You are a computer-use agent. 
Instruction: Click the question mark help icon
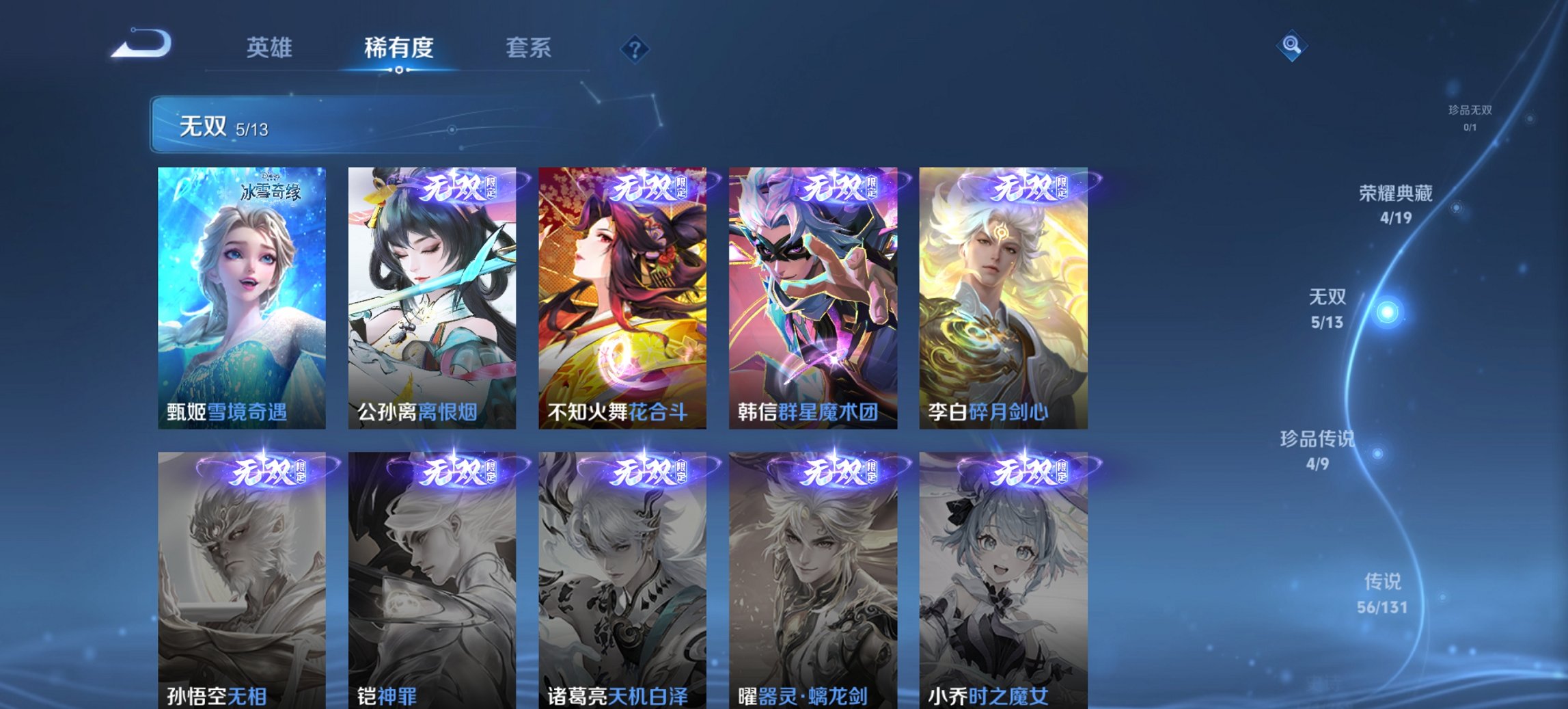pos(633,49)
